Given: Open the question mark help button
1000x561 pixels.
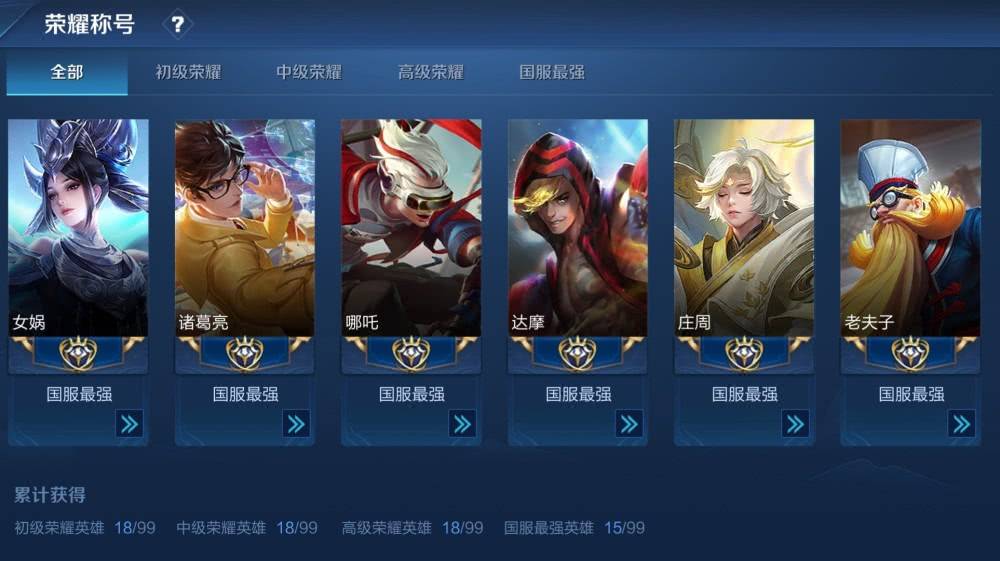Looking at the screenshot, I should 177,24.
